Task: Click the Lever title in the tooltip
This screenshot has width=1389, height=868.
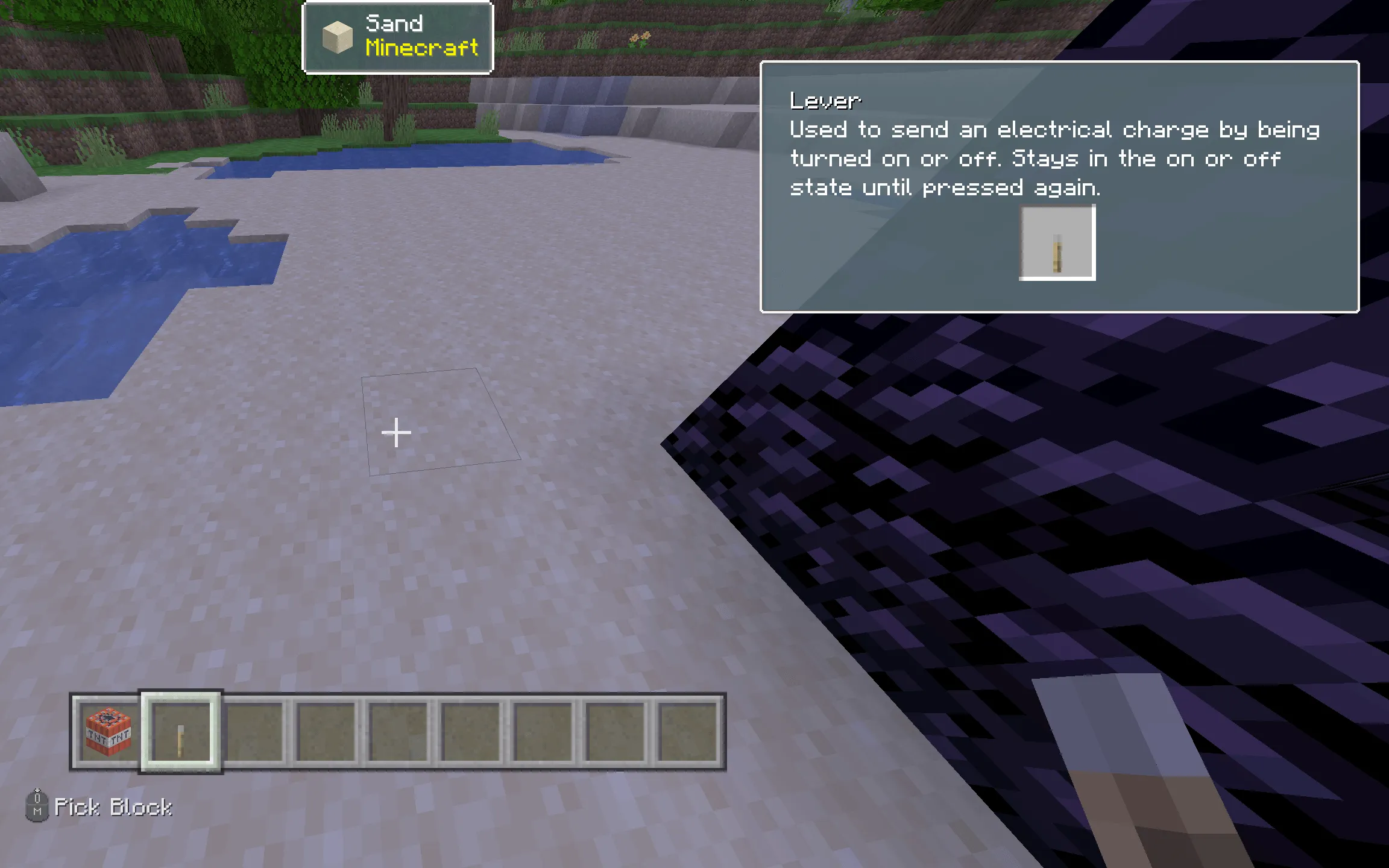Action: click(x=825, y=100)
